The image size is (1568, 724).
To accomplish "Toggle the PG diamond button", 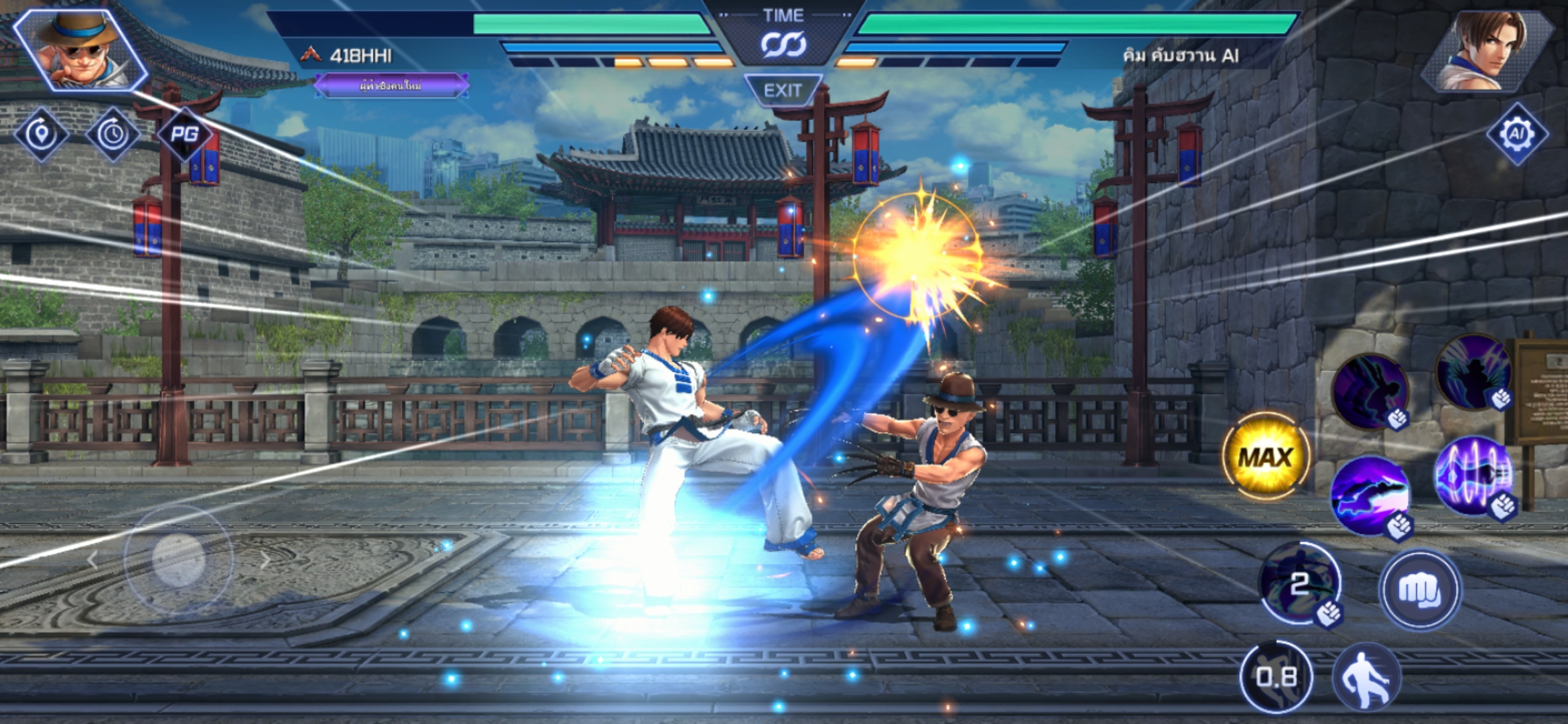I will tap(184, 134).
